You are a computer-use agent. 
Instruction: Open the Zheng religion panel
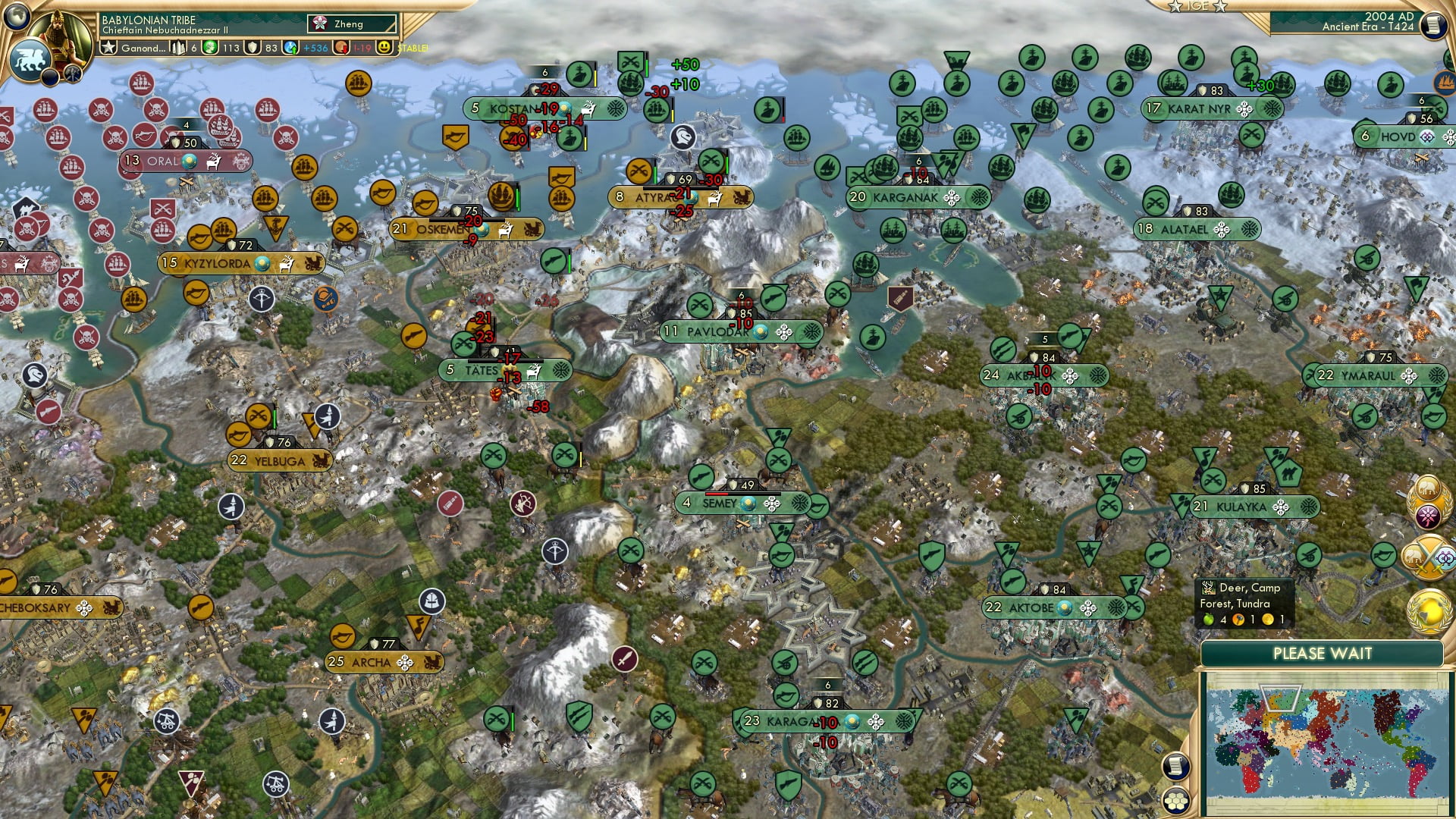[x=350, y=24]
